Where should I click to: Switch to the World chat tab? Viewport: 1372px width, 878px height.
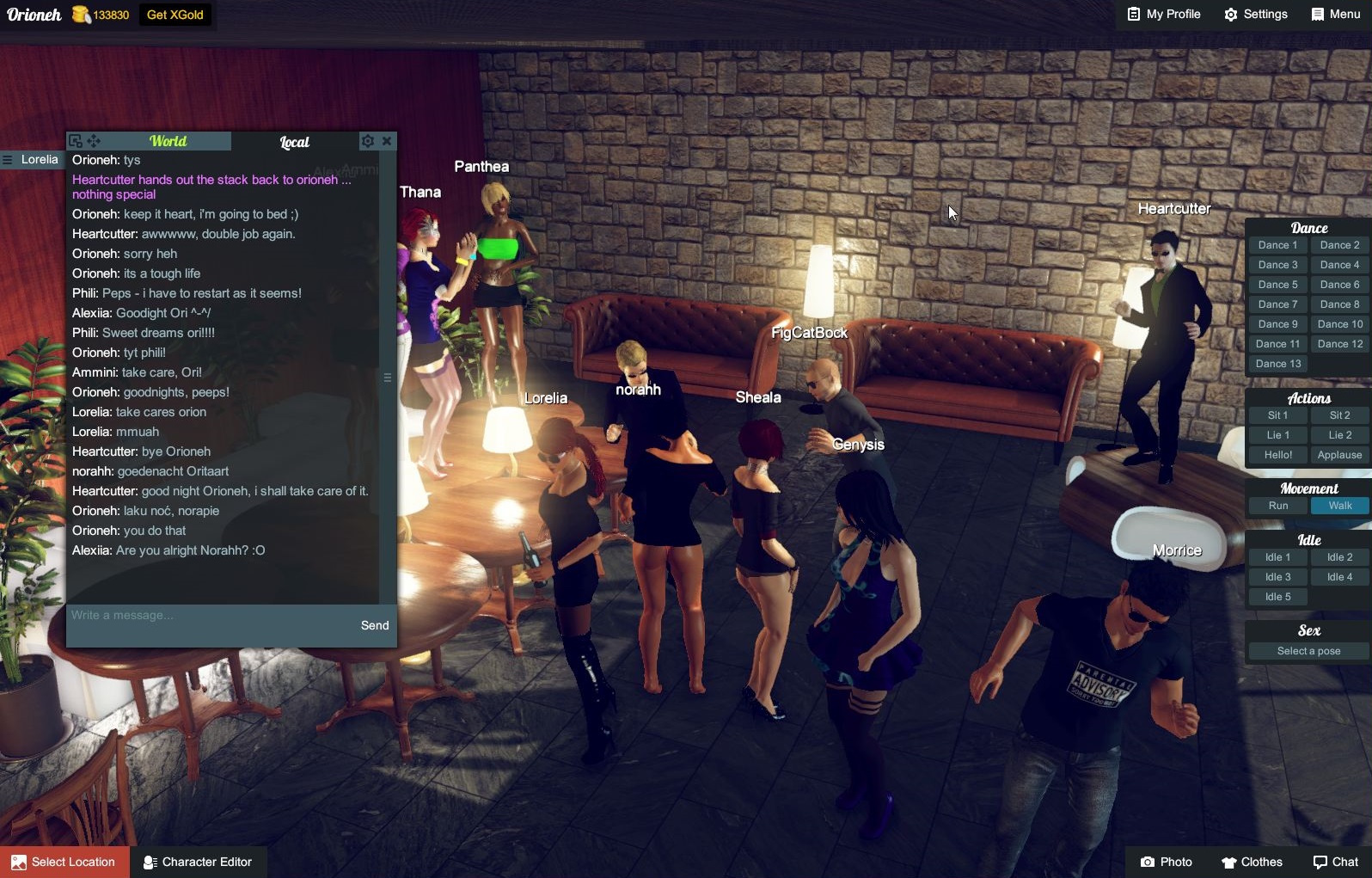168,141
